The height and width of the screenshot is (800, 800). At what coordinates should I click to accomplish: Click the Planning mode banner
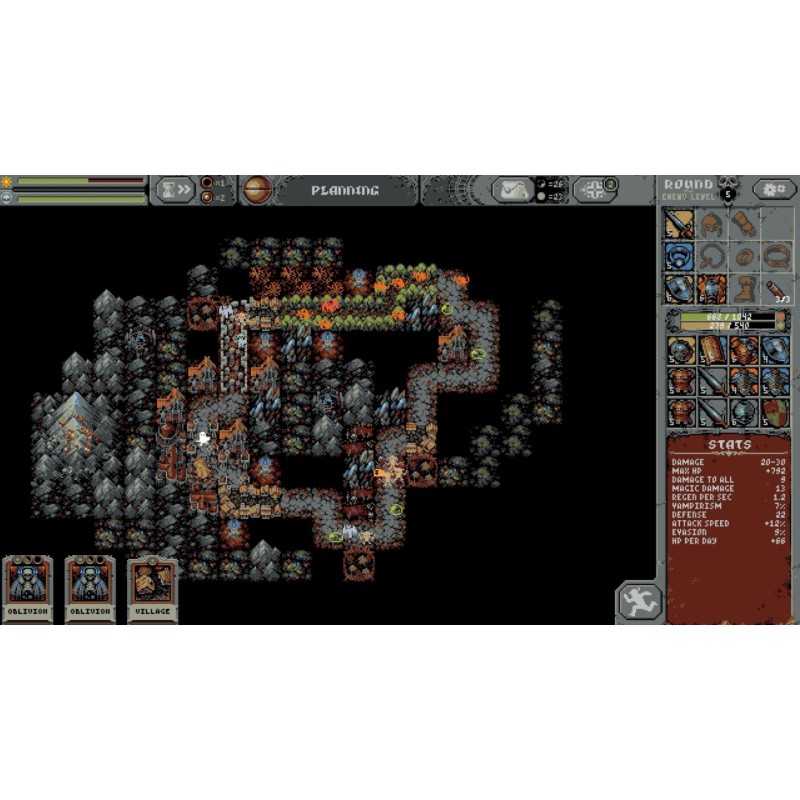pos(344,190)
